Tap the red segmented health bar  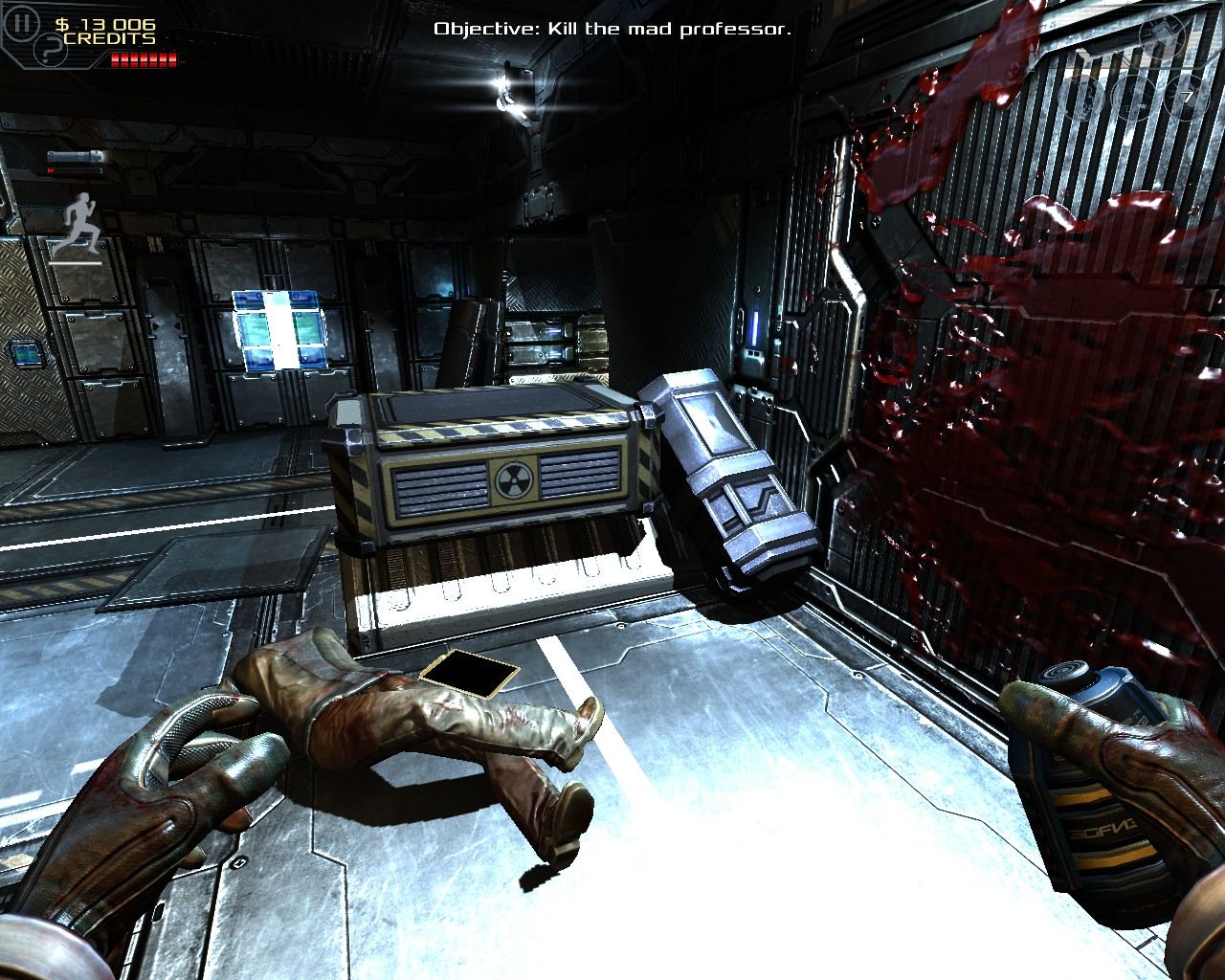click(x=143, y=58)
